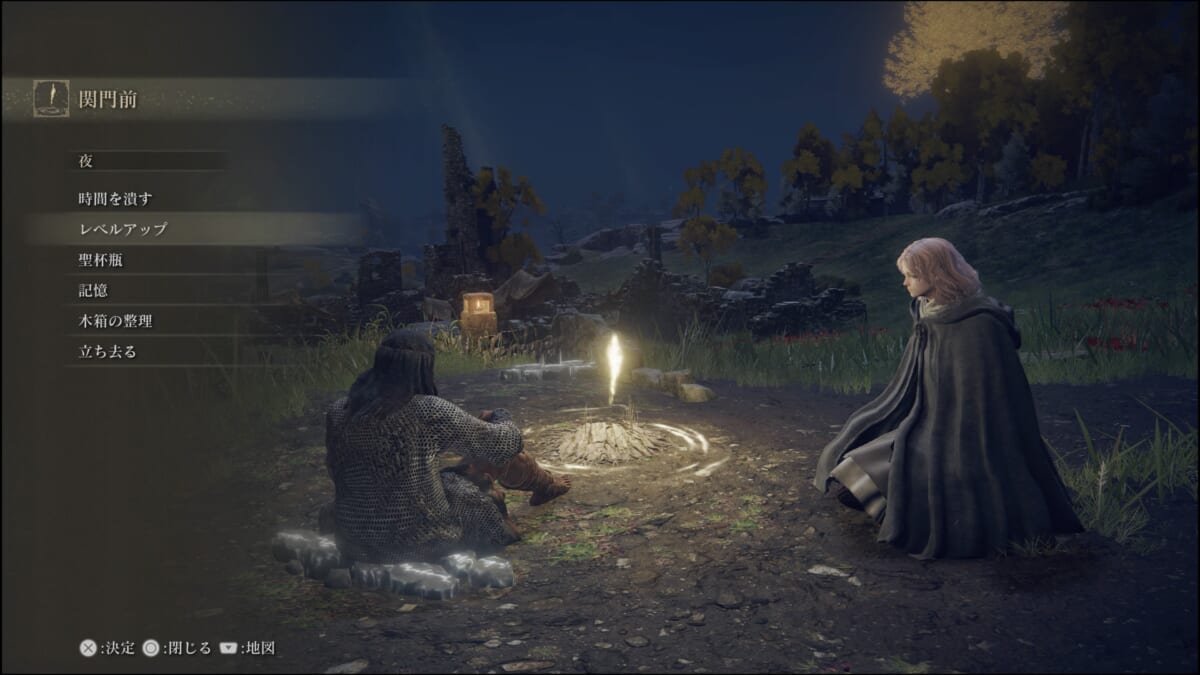Open the 聖杯瓶 flask menu

(101, 260)
